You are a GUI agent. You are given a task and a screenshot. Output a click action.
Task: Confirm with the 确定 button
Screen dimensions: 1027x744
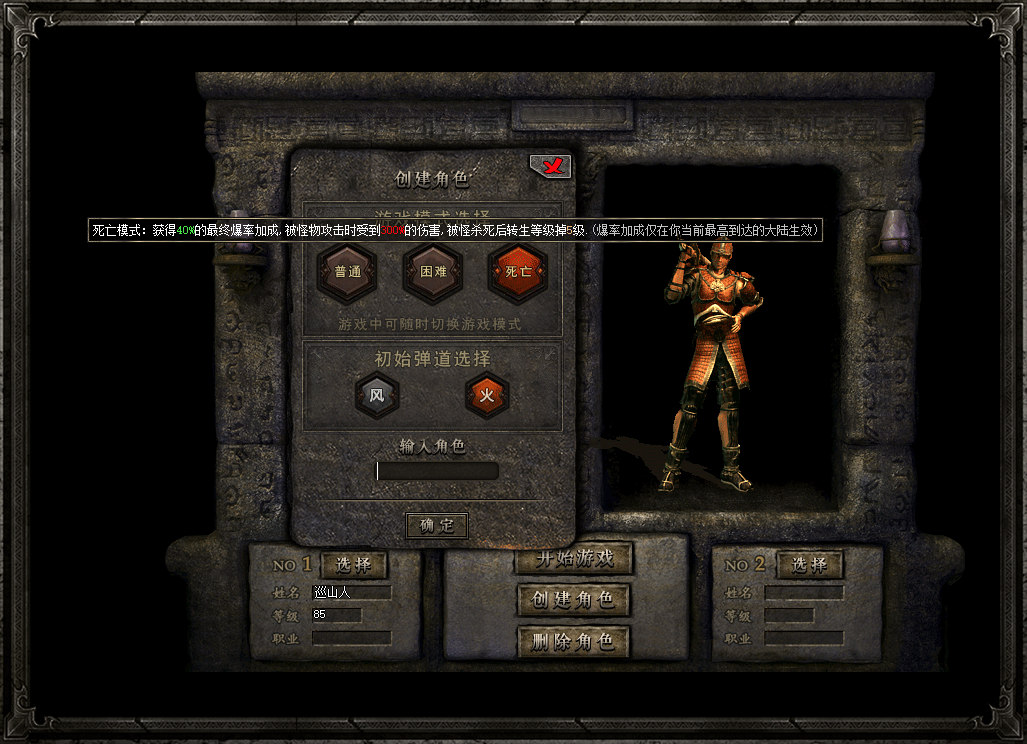(437, 525)
